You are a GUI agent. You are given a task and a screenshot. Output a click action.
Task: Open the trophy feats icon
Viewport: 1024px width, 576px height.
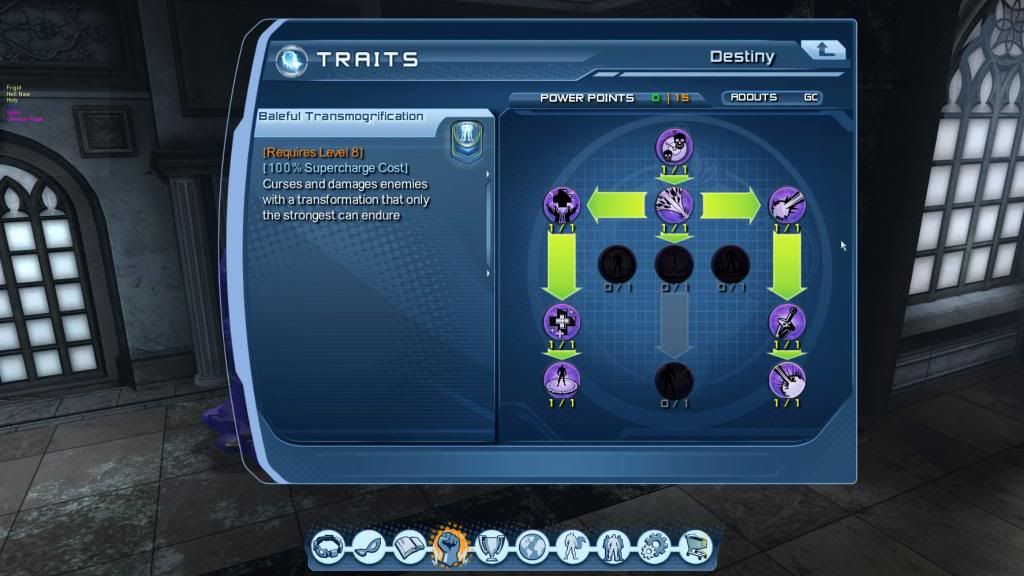tap(491, 546)
